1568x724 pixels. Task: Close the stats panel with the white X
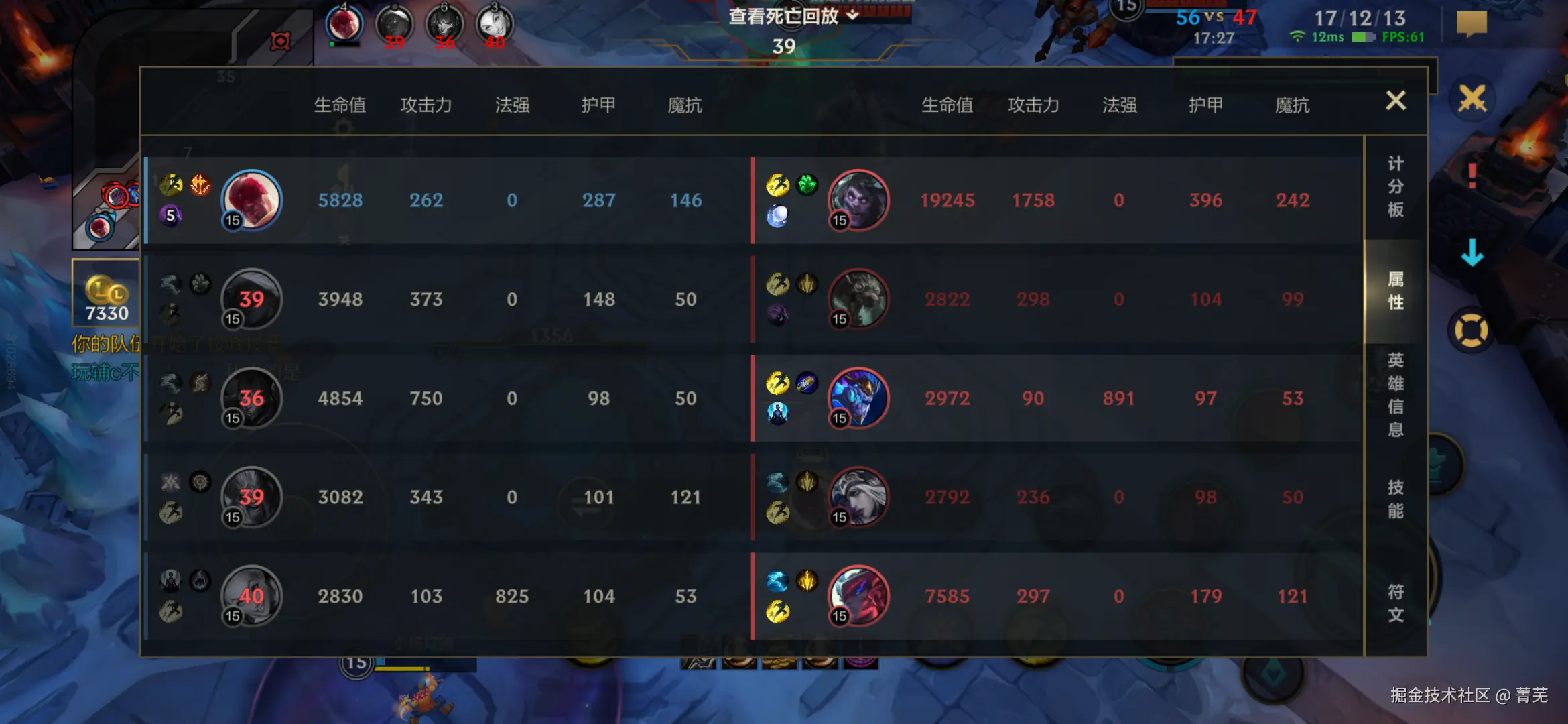(x=1395, y=101)
